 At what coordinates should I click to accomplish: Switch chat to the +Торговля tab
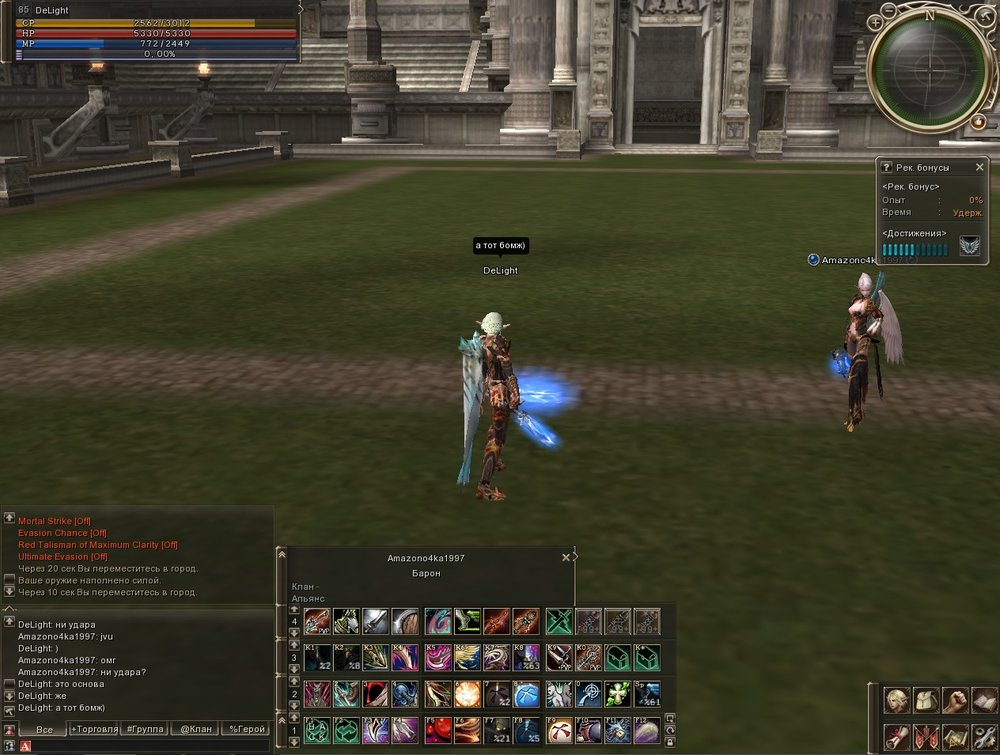click(92, 730)
